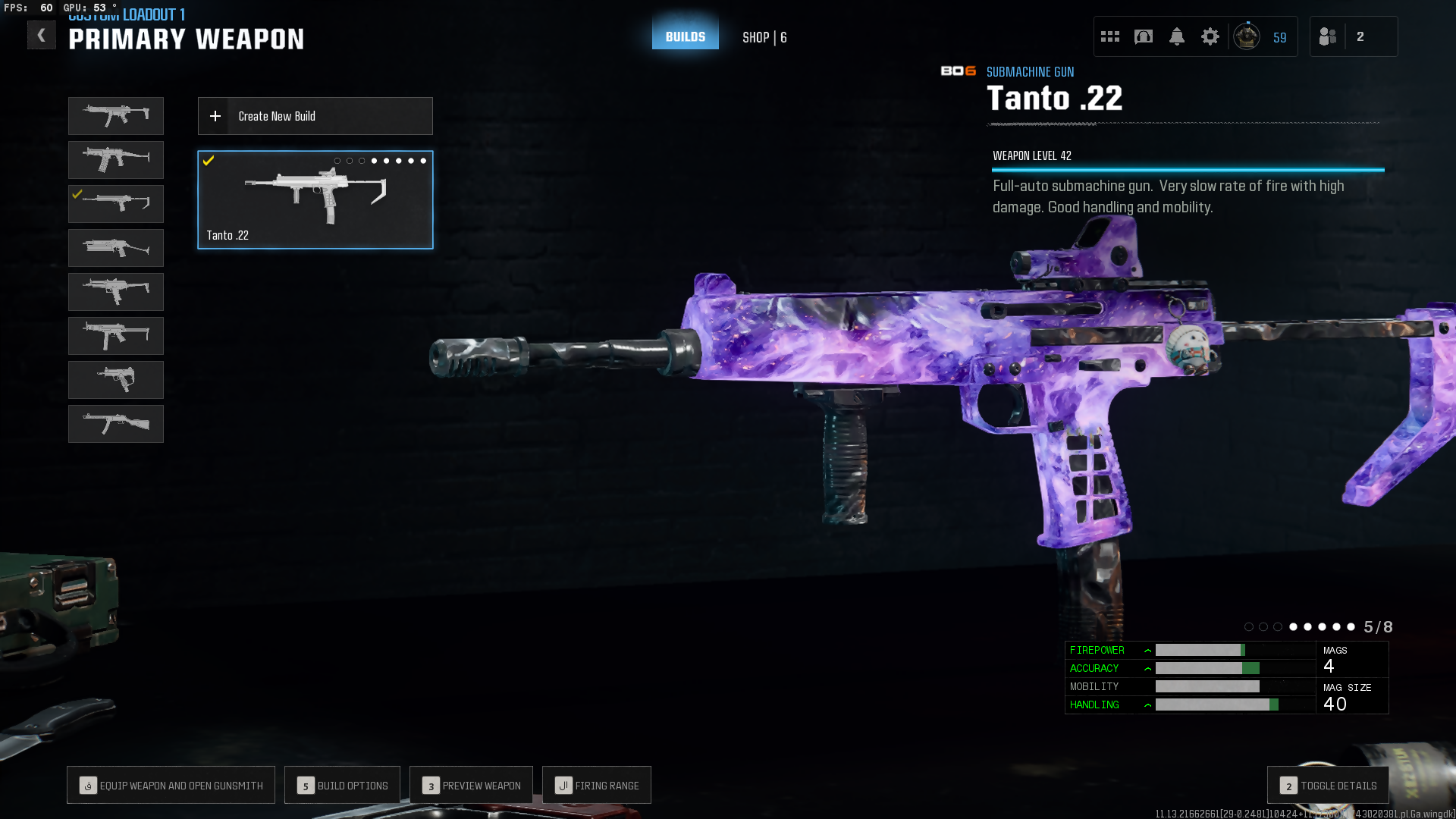Open Build Options
1456x819 pixels.
[x=343, y=786]
